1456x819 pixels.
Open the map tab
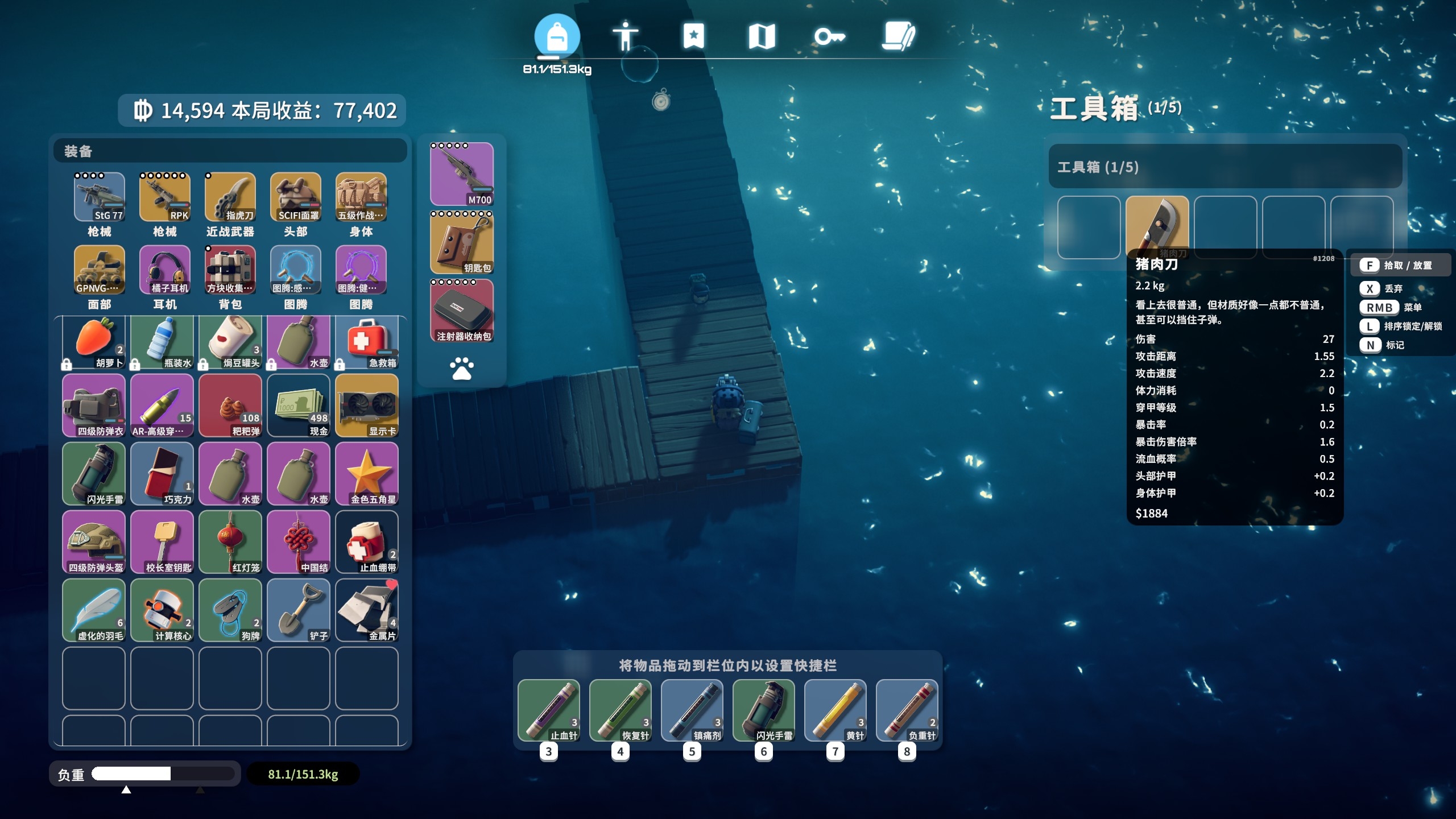tap(762, 36)
